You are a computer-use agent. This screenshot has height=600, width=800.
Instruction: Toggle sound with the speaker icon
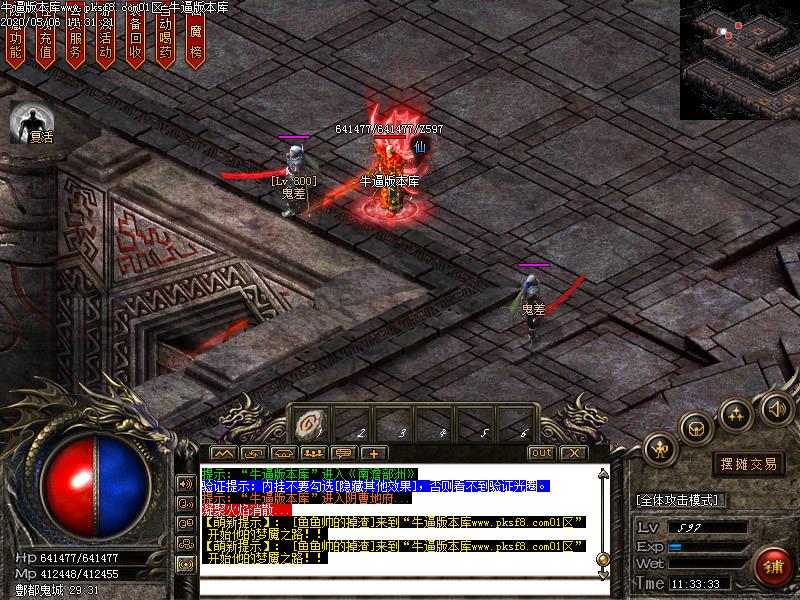coord(775,407)
